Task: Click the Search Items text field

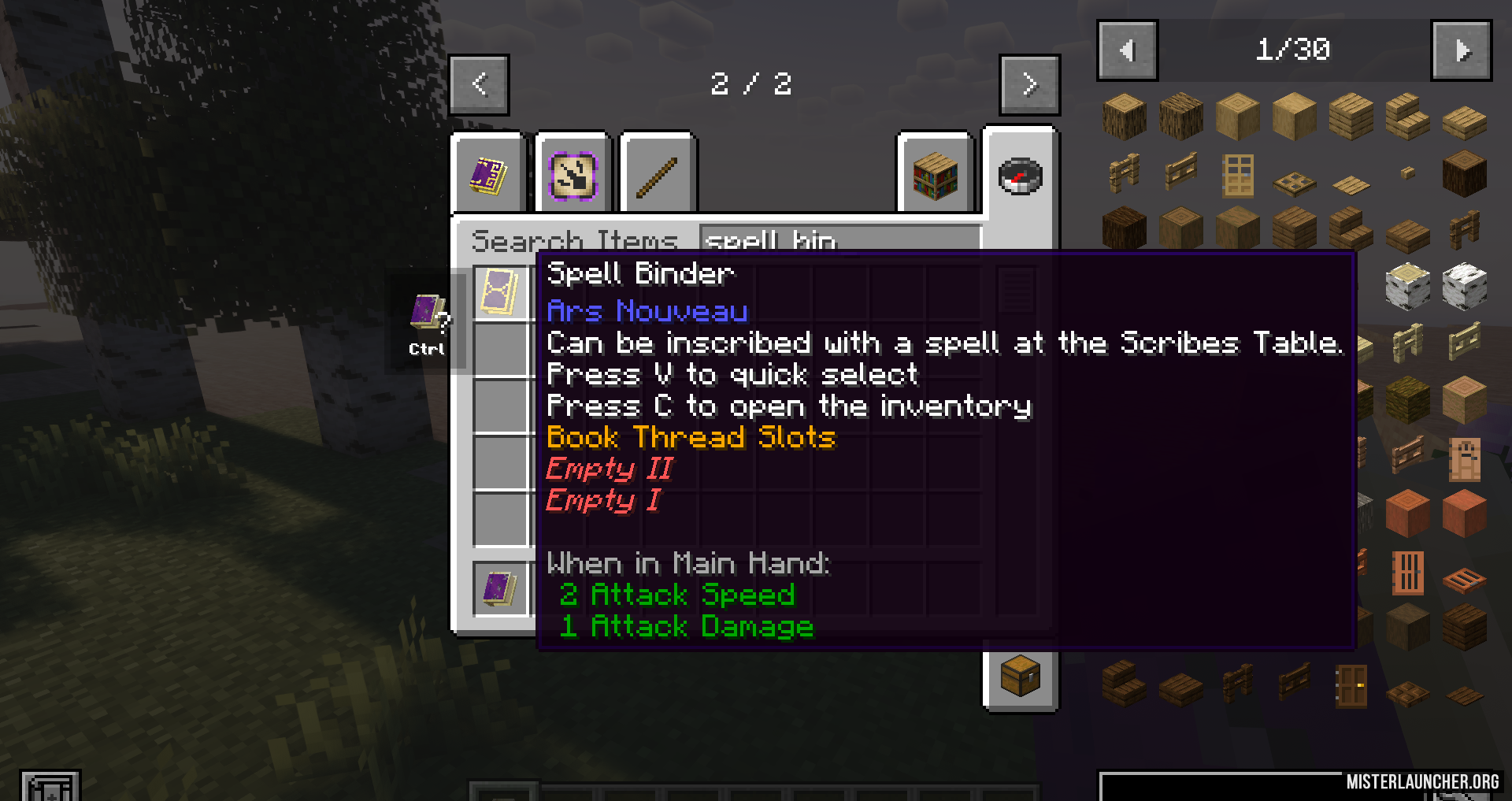Action: tap(839, 239)
